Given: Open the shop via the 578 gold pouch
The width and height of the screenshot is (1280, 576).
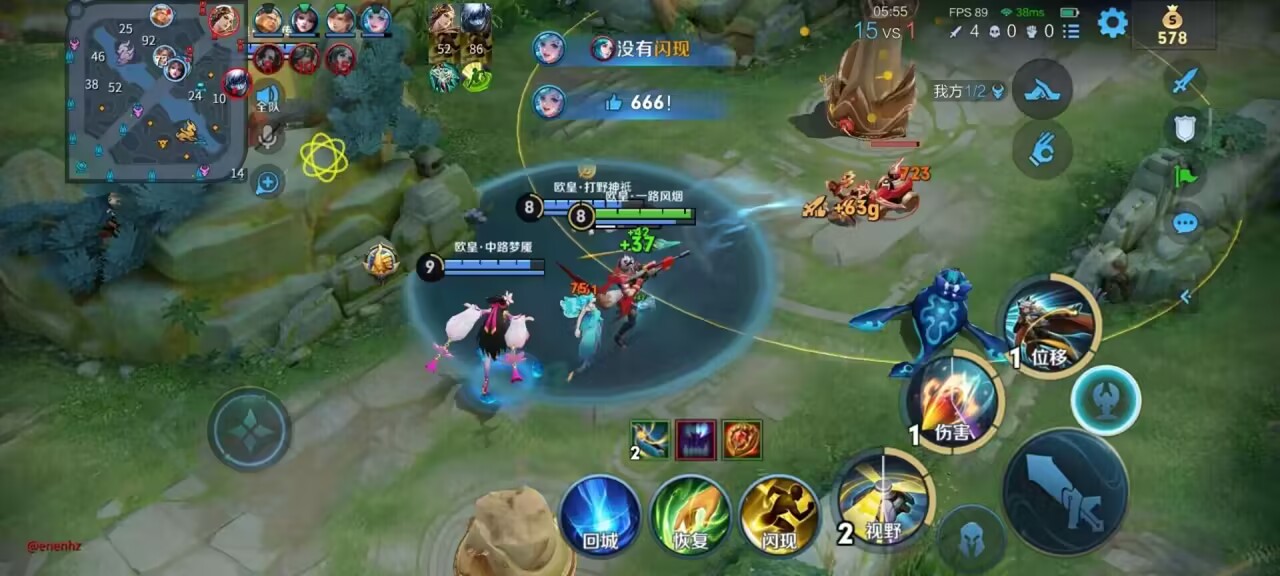Looking at the screenshot, I should click(1172, 26).
